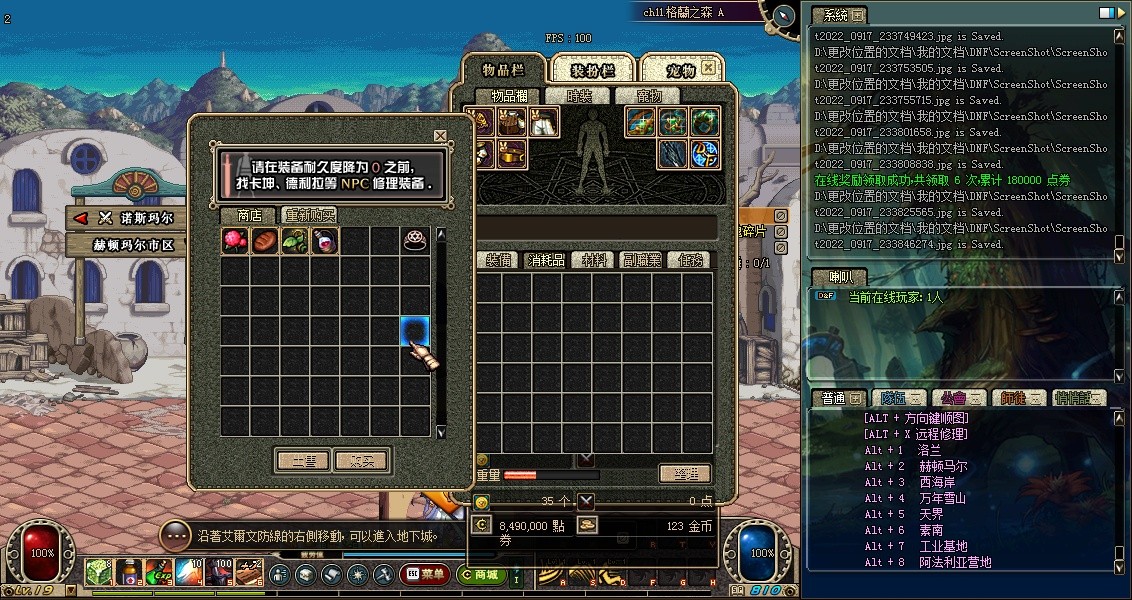Viewport: 1132px width, 600px height.
Task: Show the 消耗品 consumables category
Action: point(546,260)
